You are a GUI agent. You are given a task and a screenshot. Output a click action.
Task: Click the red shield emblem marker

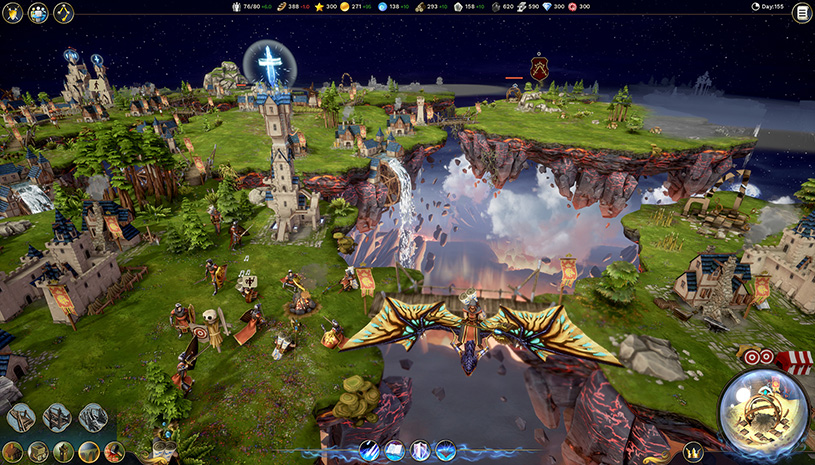[540, 68]
